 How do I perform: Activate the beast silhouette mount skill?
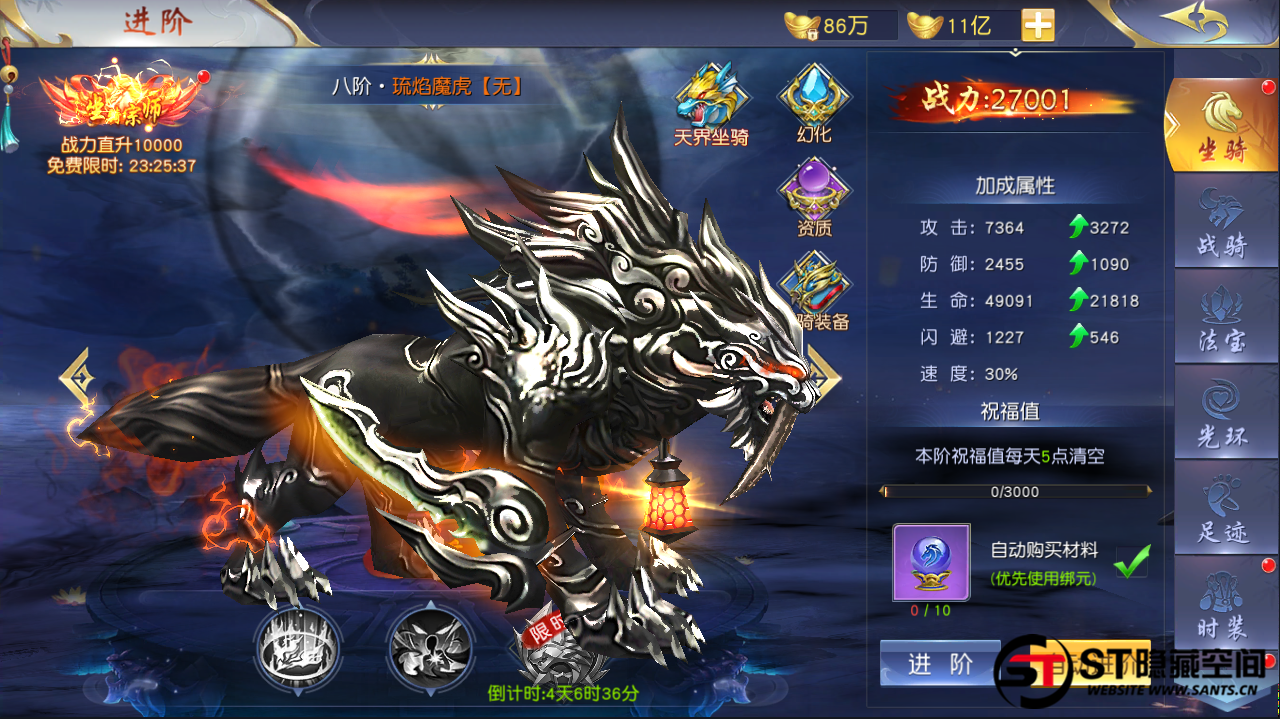(x=430, y=650)
